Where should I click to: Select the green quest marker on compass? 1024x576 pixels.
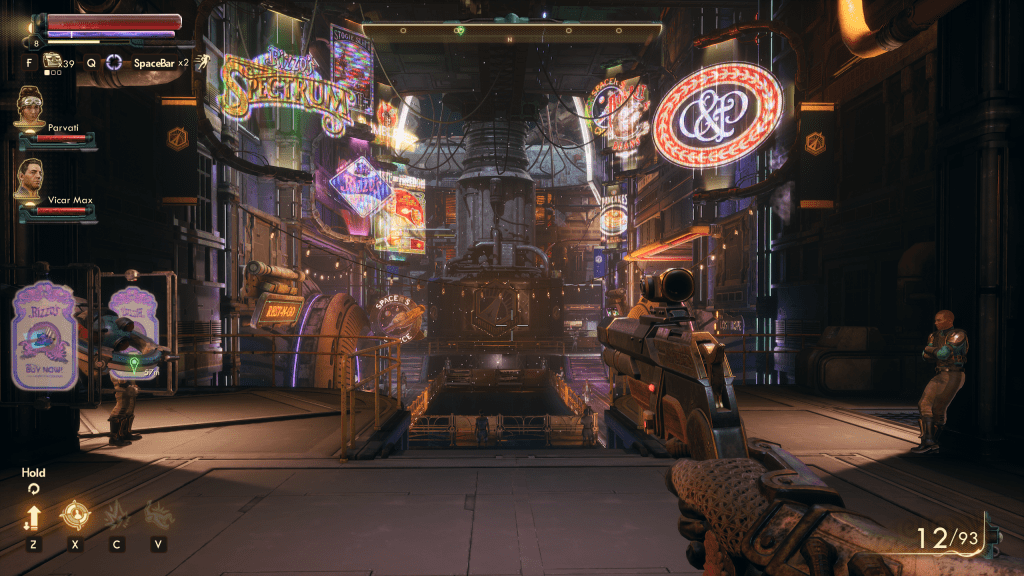460,30
